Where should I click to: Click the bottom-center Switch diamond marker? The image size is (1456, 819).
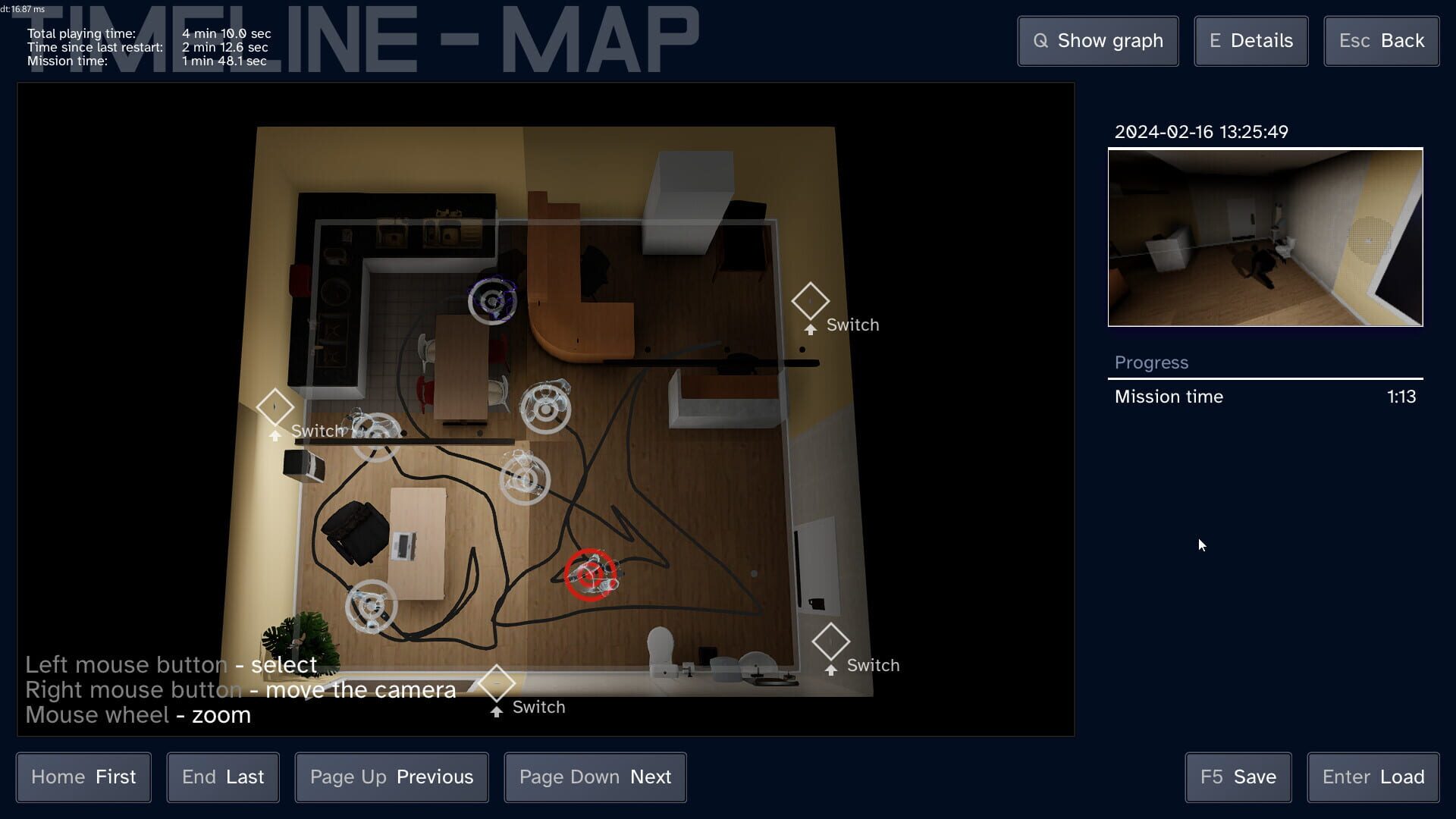(x=497, y=683)
